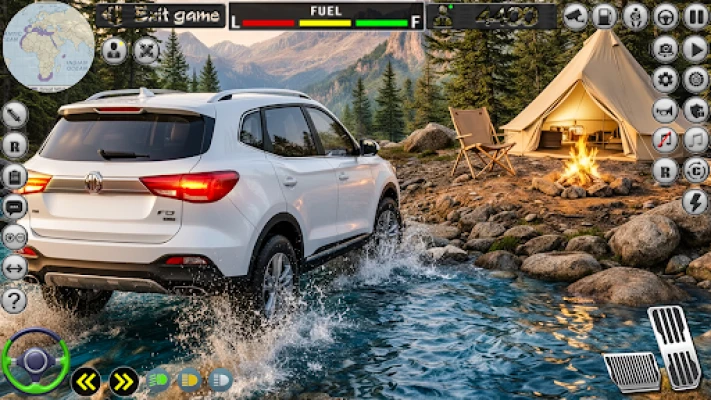Image resolution: width=711 pixels, height=400 pixels.
Task: Click the person profile icon
Action: [x=115, y=50]
